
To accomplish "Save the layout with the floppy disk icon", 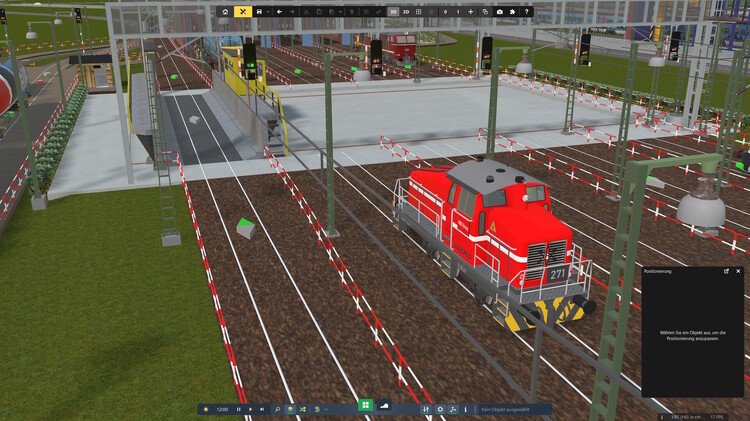I will [x=259, y=11].
